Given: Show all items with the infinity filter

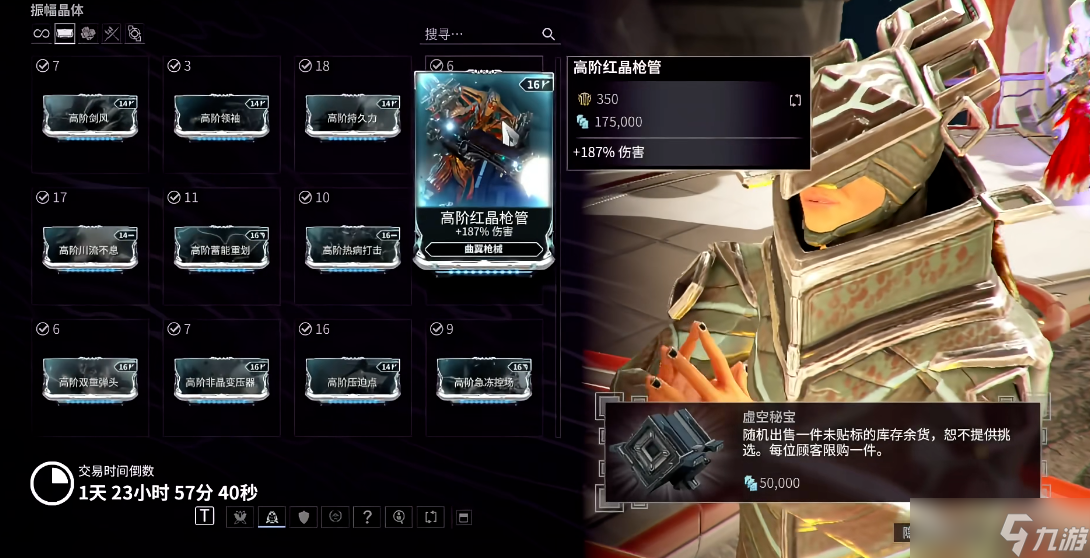Looking at the screenshot, I should click(41, 34).
